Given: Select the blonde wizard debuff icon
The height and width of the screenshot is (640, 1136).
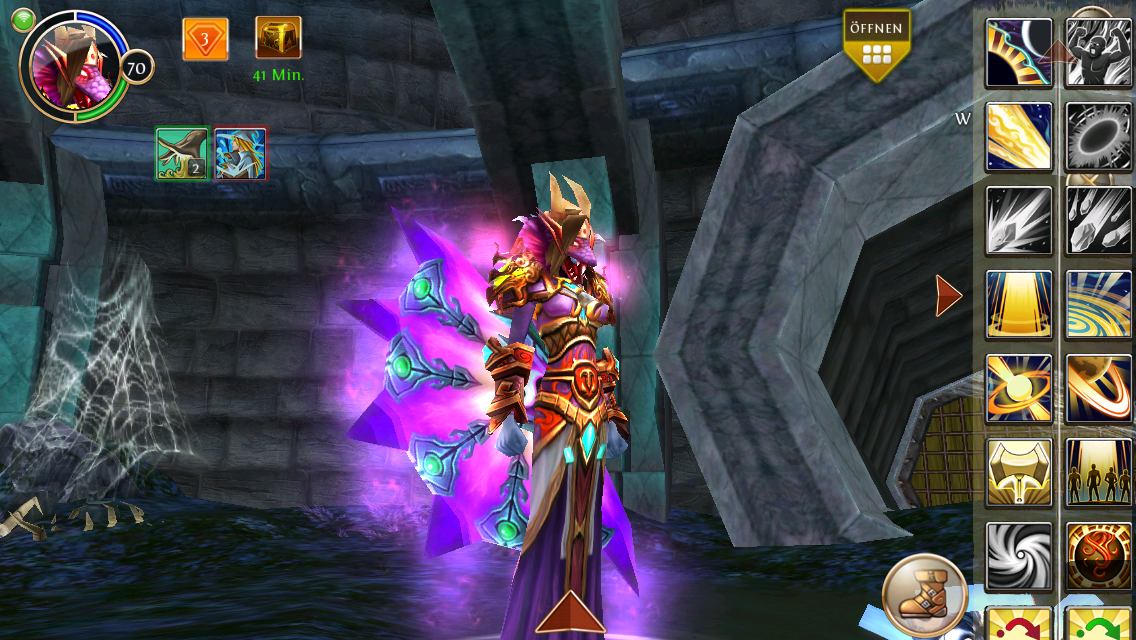Looking at the screenshot, I should [240, 154].
